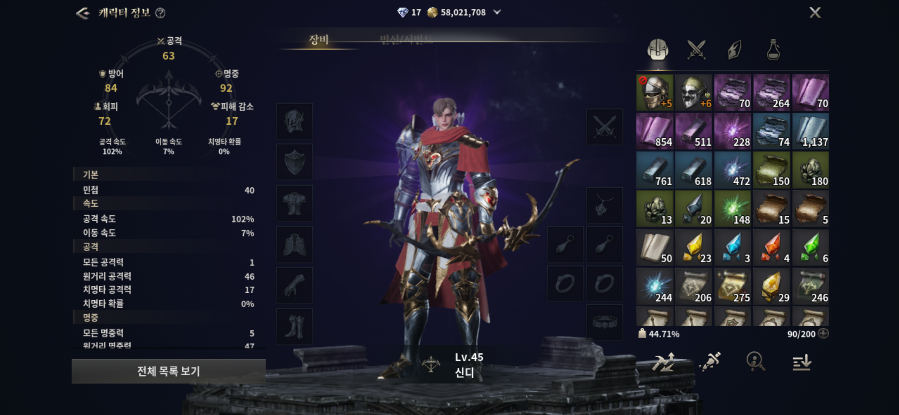Expand inventory capacity with the plus button

[823, 334]
